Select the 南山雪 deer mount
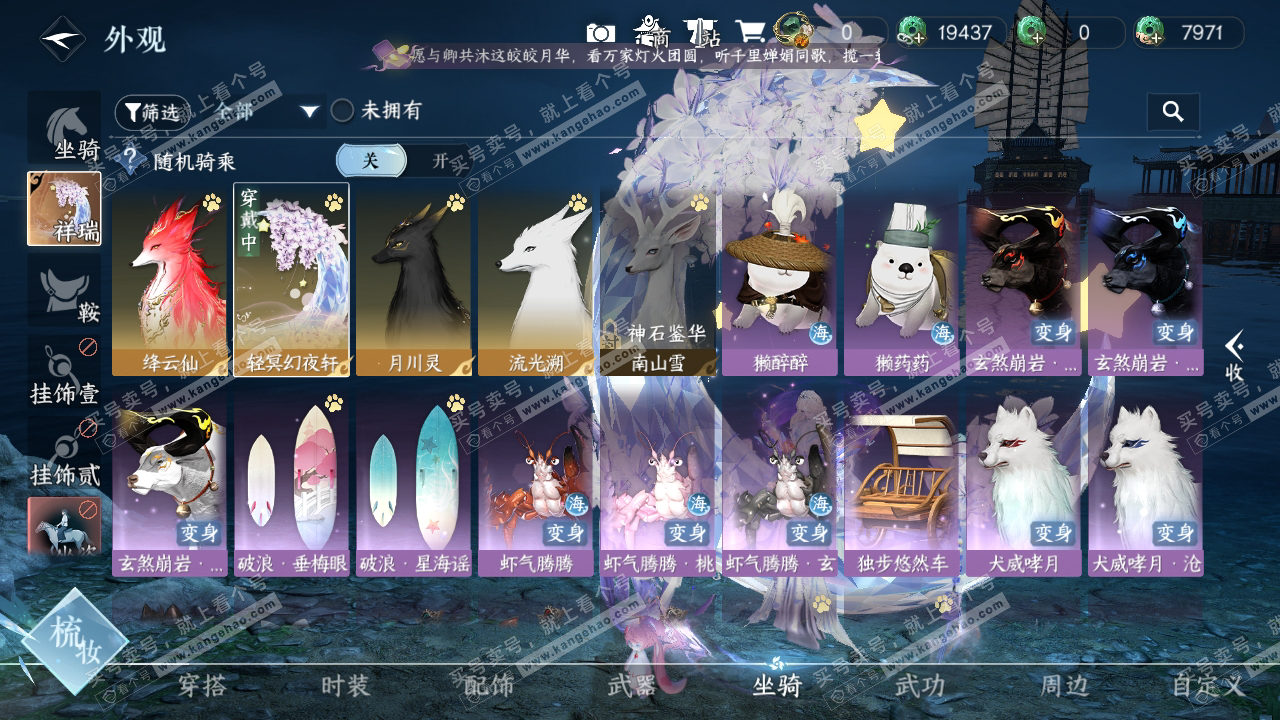The height and width of the screenshot is (720, 1280). click(x=657, y=280)
